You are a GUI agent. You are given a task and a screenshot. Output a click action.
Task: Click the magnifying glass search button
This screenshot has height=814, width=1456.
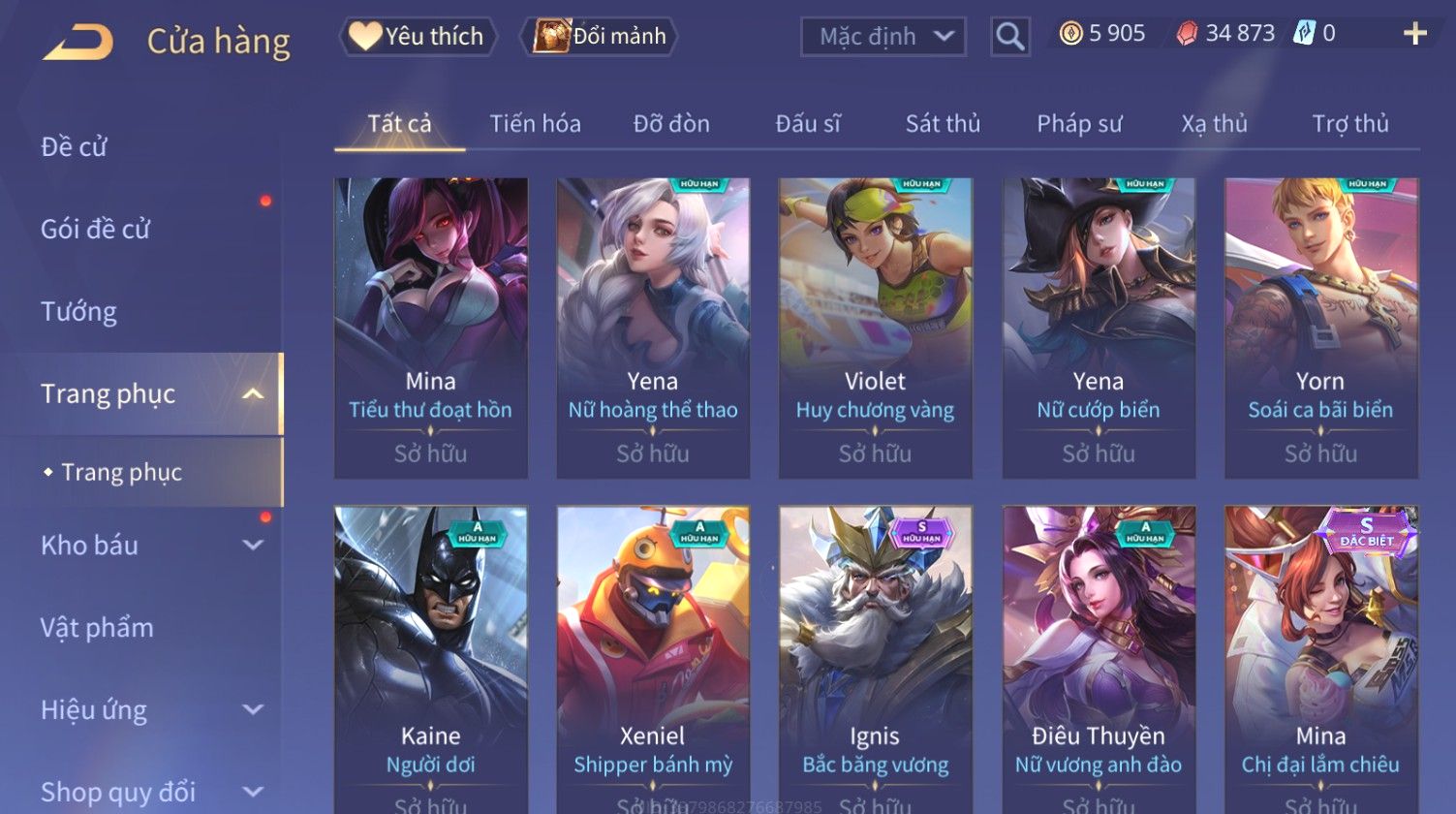click(x=1009, y=37)
